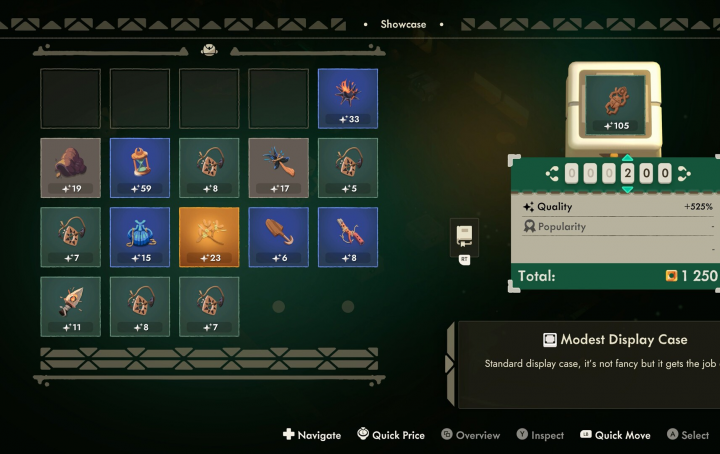Select the highlighted orange sprig item worth 23
720x454 pixels.
pos(209,236)
